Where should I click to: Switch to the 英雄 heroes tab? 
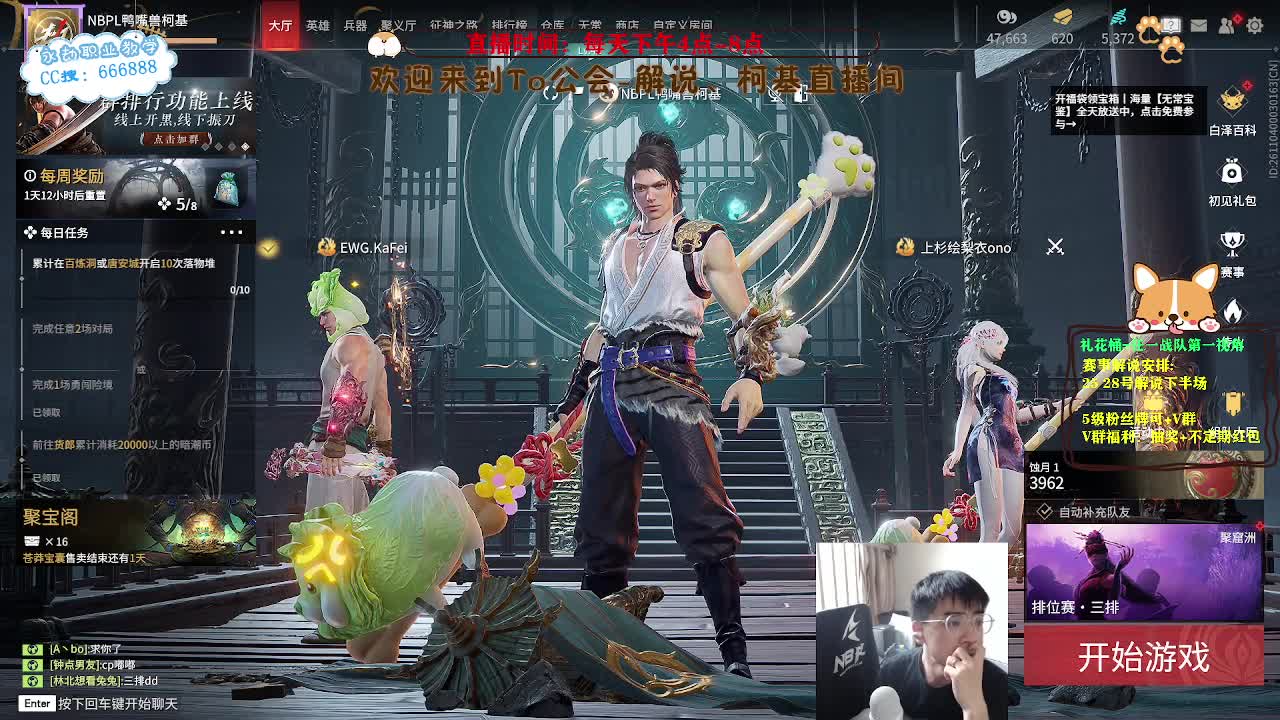tap(317, 24)
